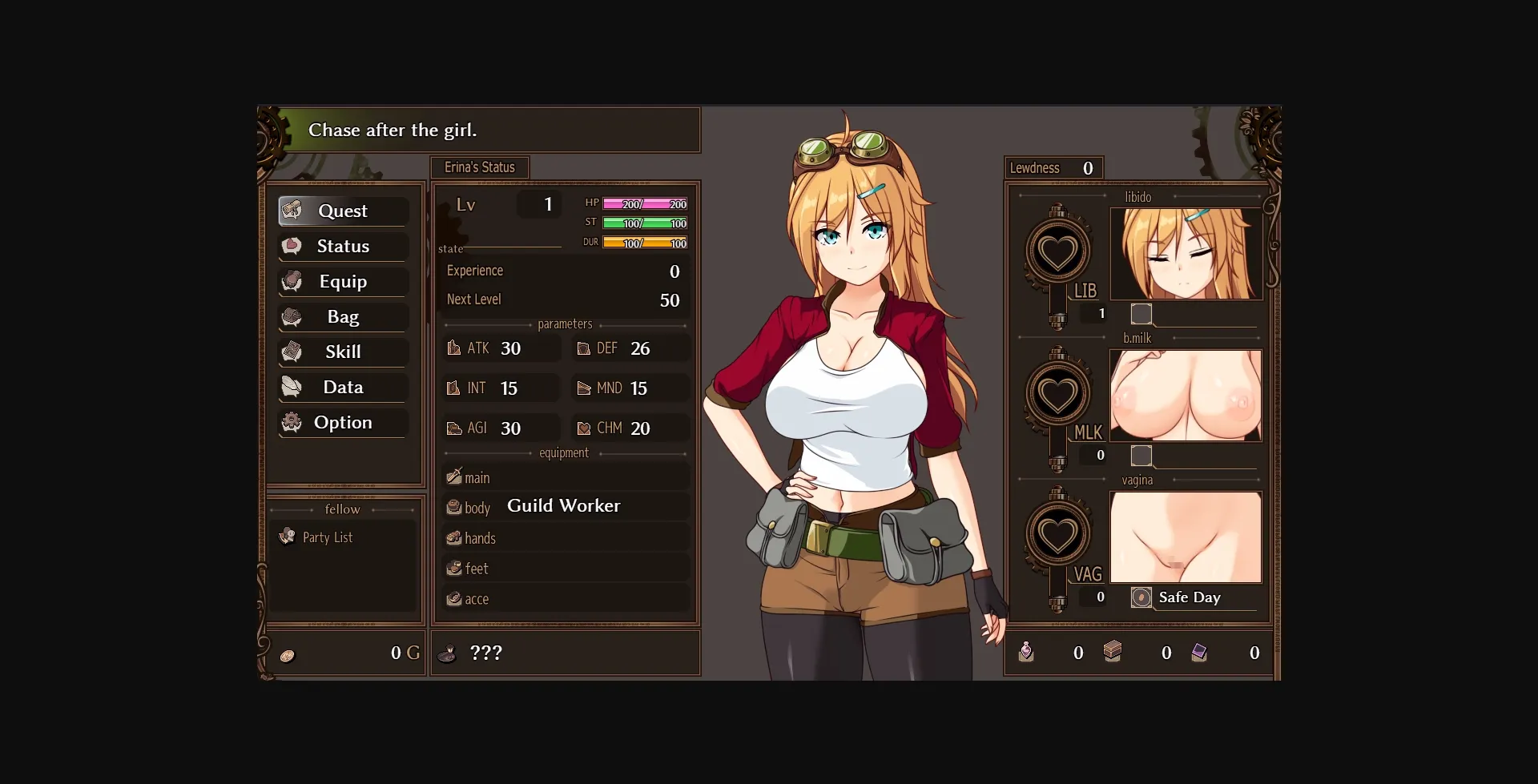Viewport: 1538px width, 784px height.
Task: Open the Data menu
Action: tap(343, 387)
